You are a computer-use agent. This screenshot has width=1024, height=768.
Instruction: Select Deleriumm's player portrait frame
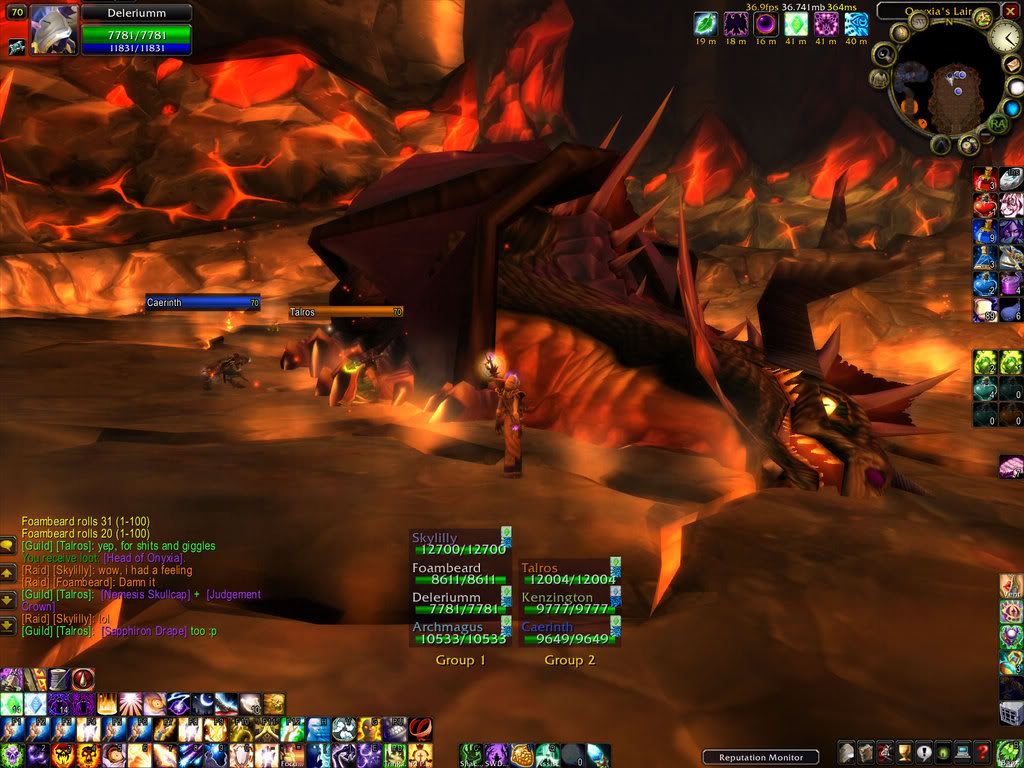pyautogui.click(x=56, y=29)
